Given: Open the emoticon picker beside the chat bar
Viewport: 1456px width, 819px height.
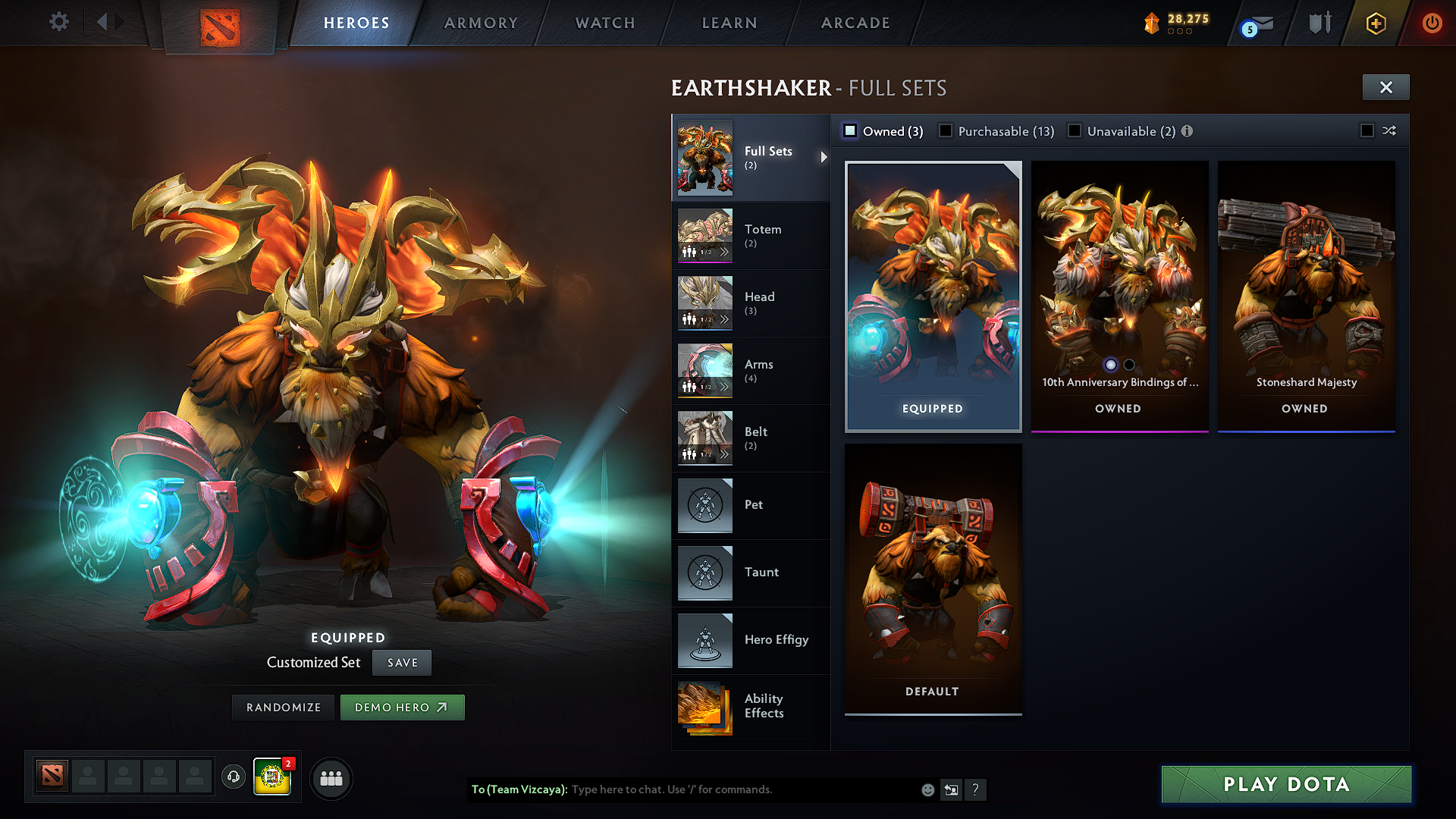Looking at the screenshot, I should pyautogui.click(x=927, y=789).
